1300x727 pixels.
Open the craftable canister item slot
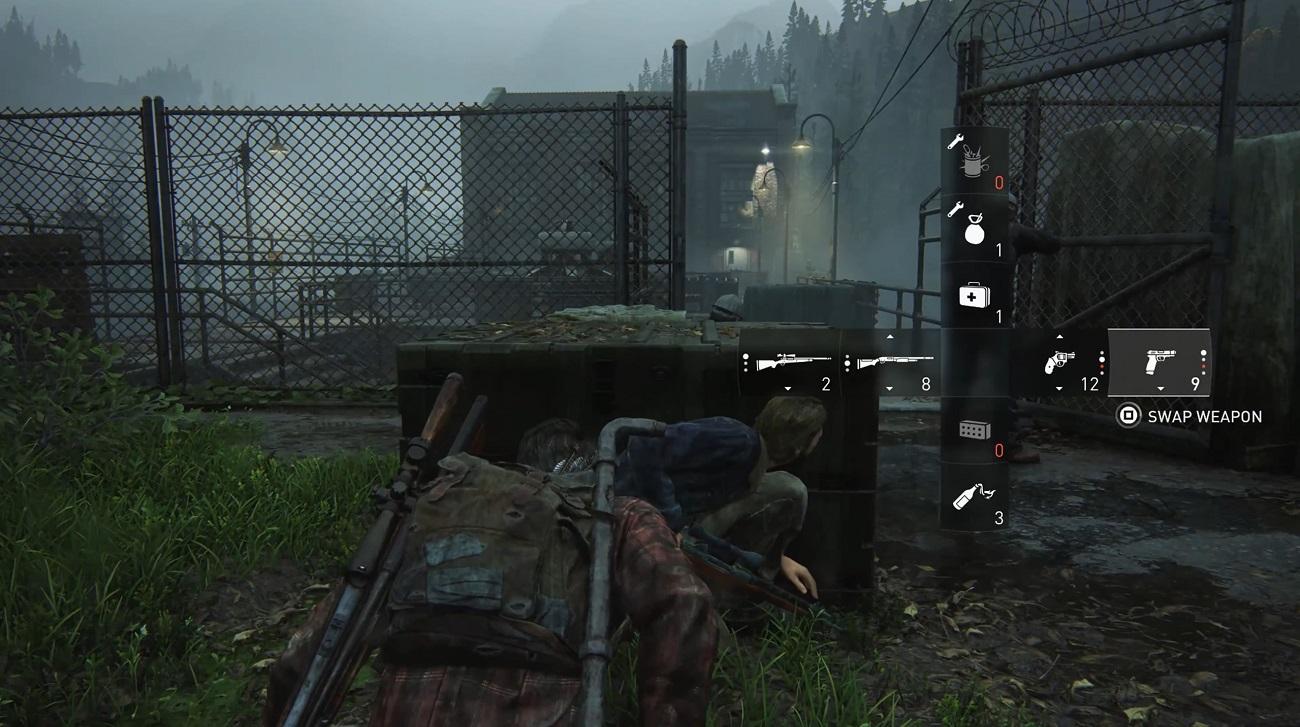click(x=975, y=160)
